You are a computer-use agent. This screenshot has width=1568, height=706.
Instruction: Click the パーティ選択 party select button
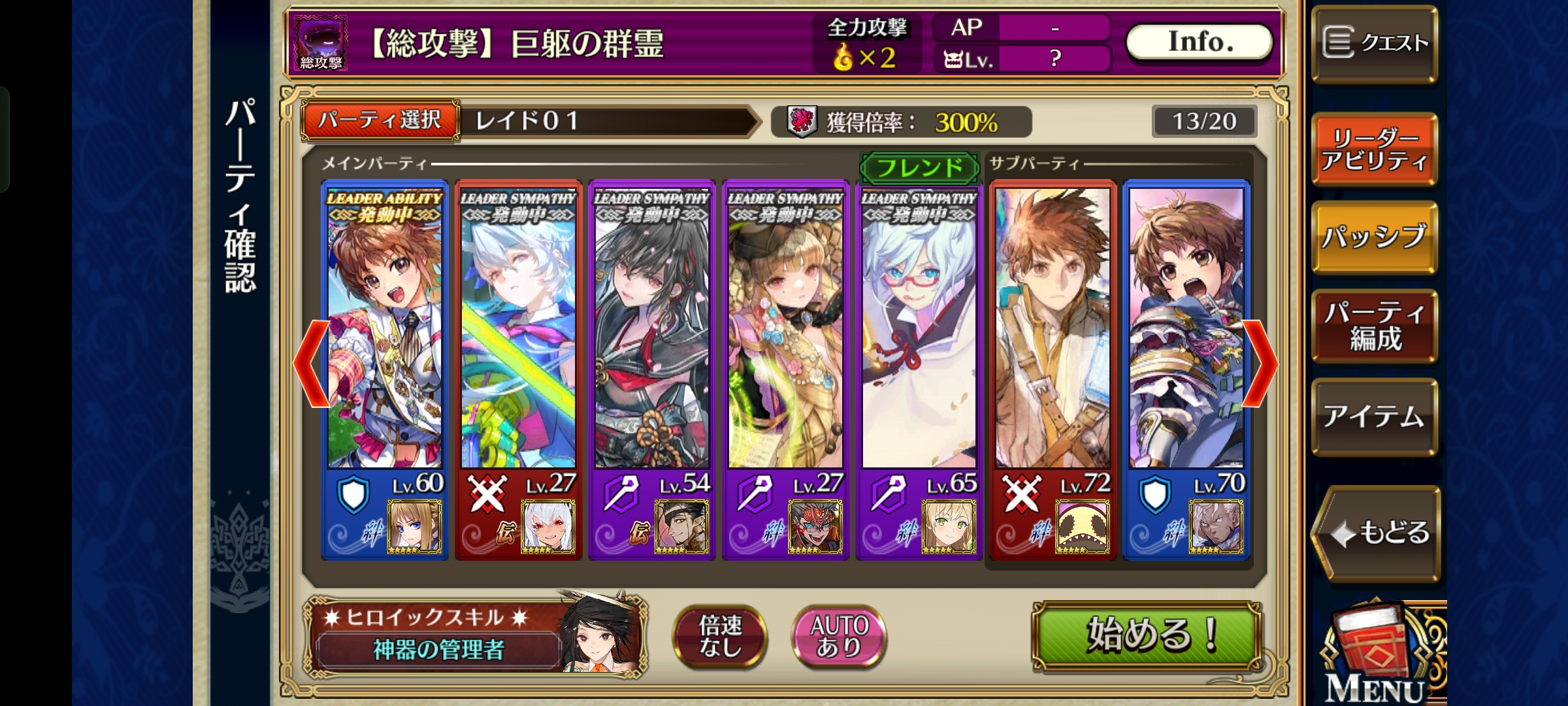click(x=380, y=120)
